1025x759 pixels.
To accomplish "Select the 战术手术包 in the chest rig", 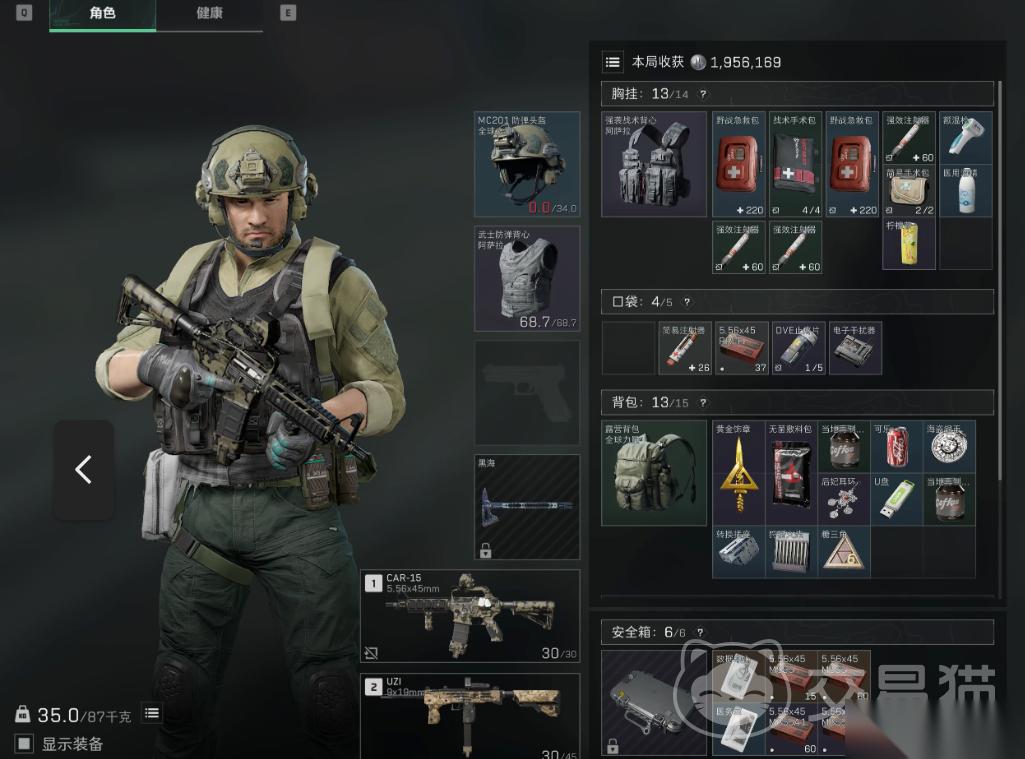I will [x=796, y=164].
